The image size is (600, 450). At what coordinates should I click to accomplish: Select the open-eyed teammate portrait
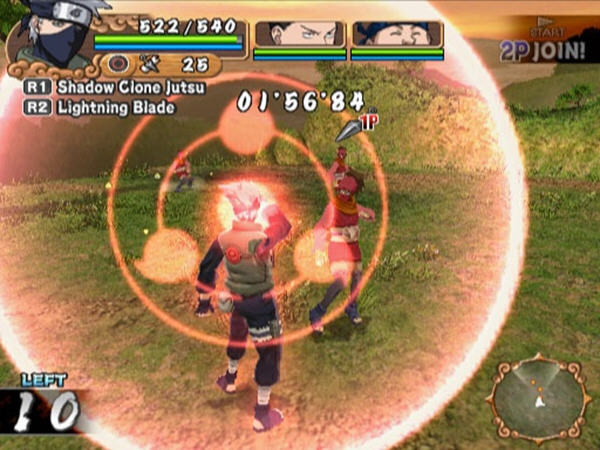[x=298, y=34]
